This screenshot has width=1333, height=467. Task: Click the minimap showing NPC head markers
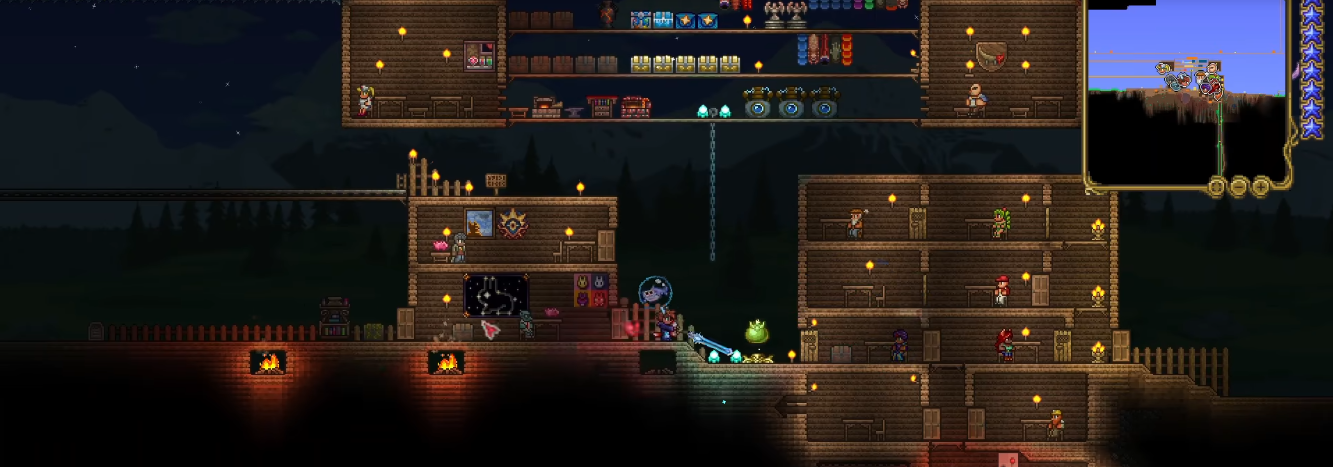coord(1187,92)
